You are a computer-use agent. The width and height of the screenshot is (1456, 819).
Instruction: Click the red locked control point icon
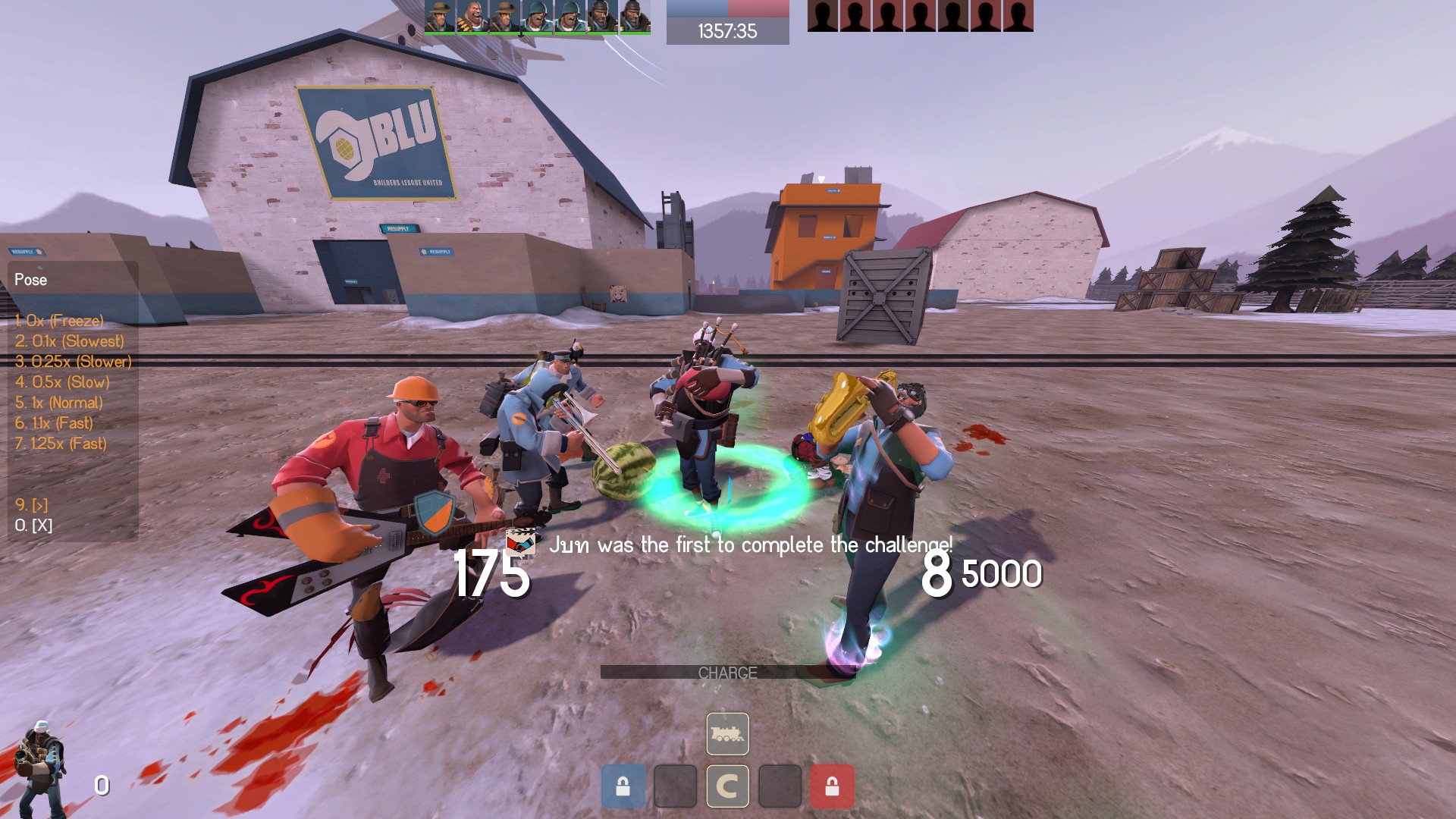pos(832,786)
